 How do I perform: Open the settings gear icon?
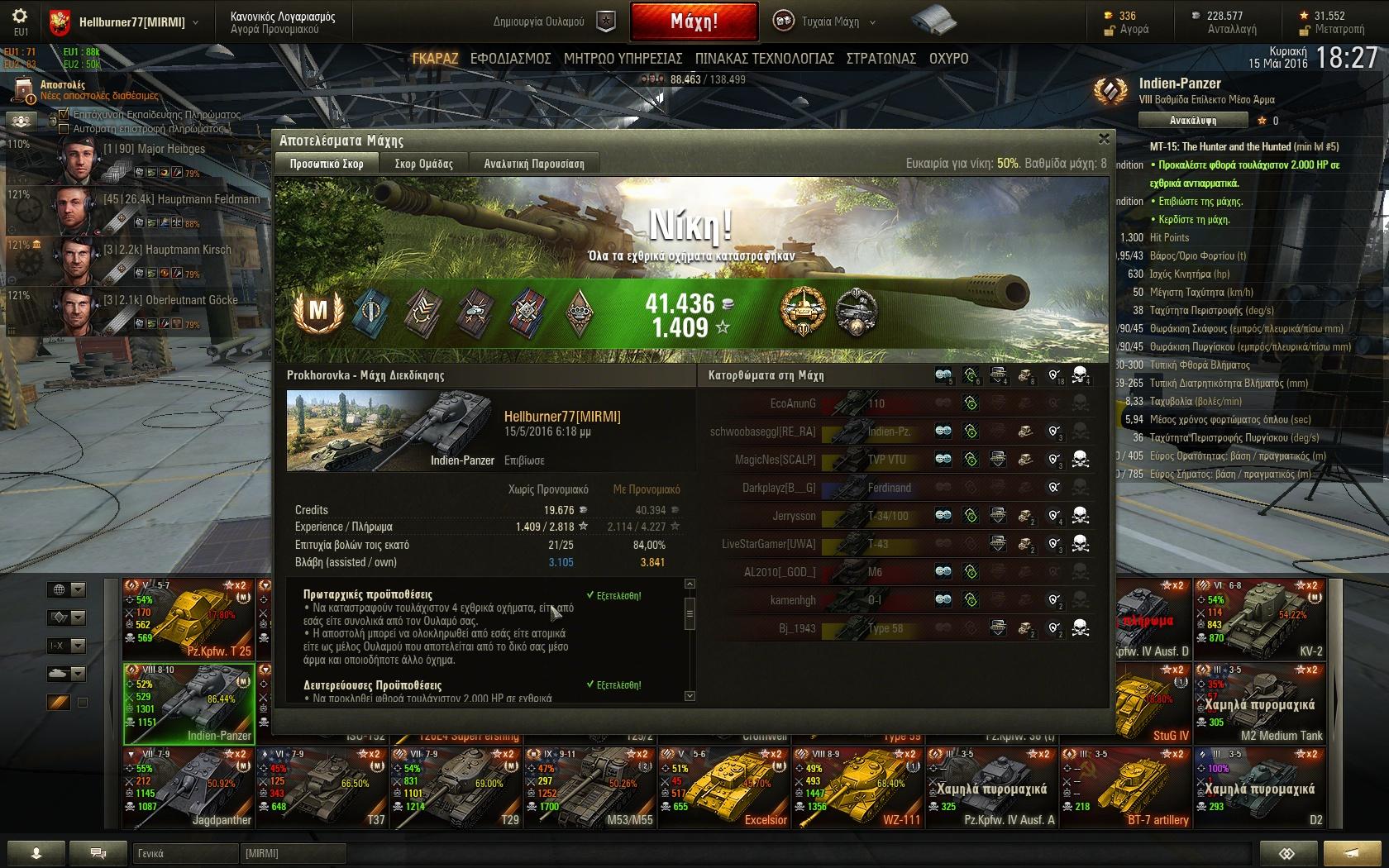click(20, 17)
